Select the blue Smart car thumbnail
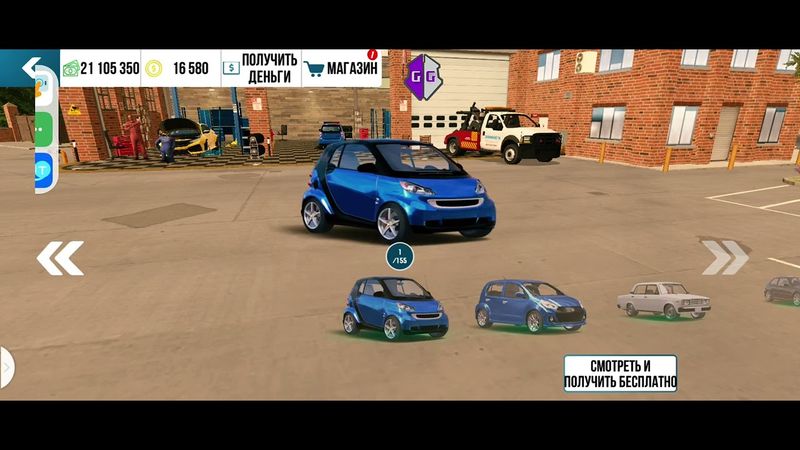Viewport: 800px width, 450px height. 395,307
